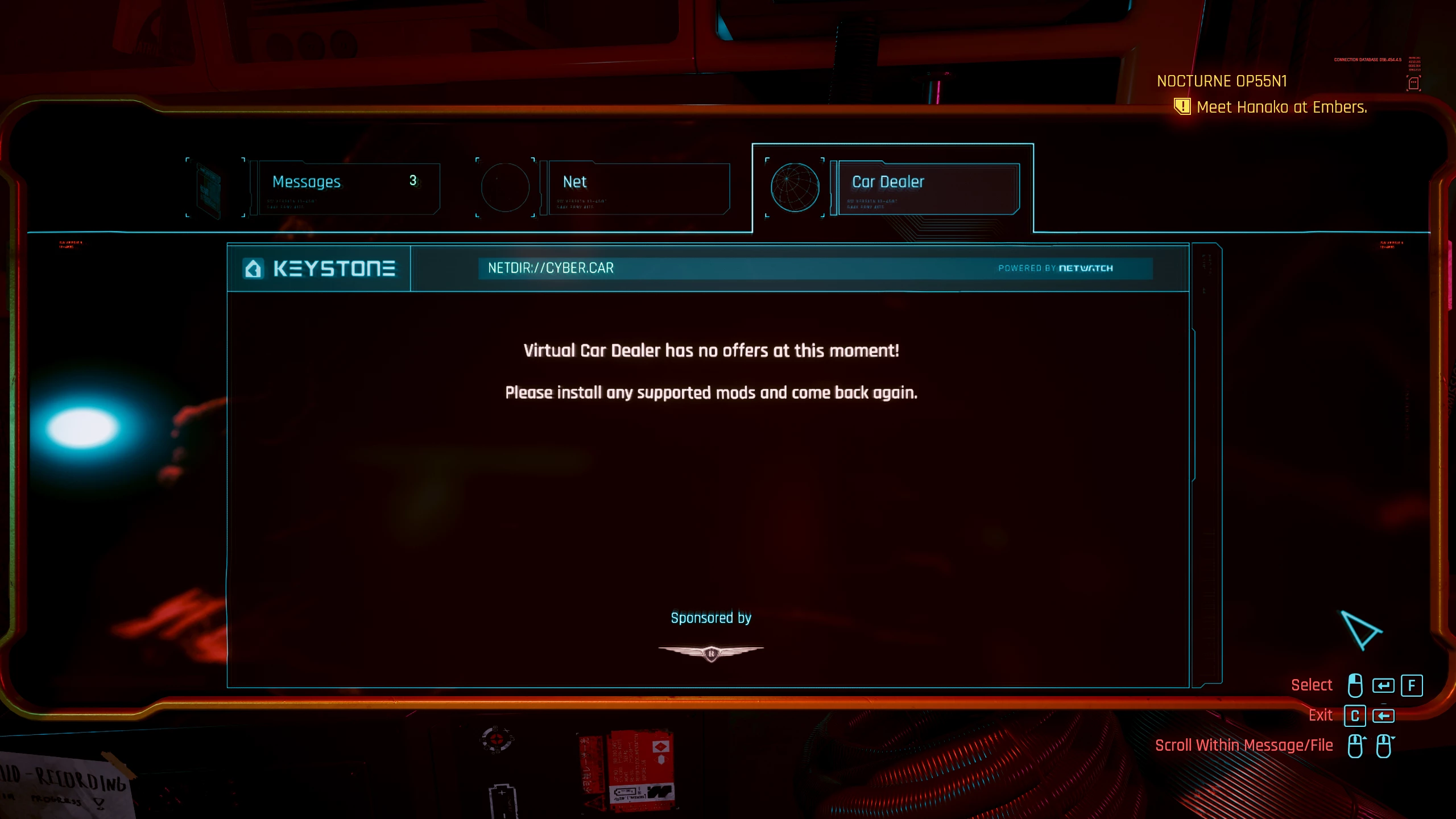
Task: Select the Meet Hanako at Embers objective
Action: (1281, 107)
